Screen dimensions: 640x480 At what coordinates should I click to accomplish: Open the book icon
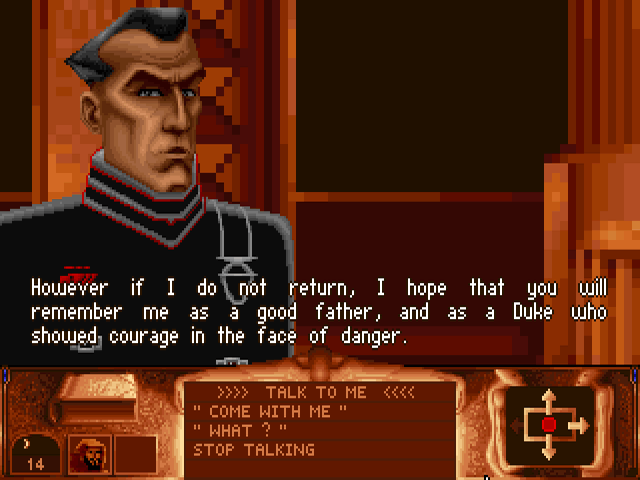[92, 400]
